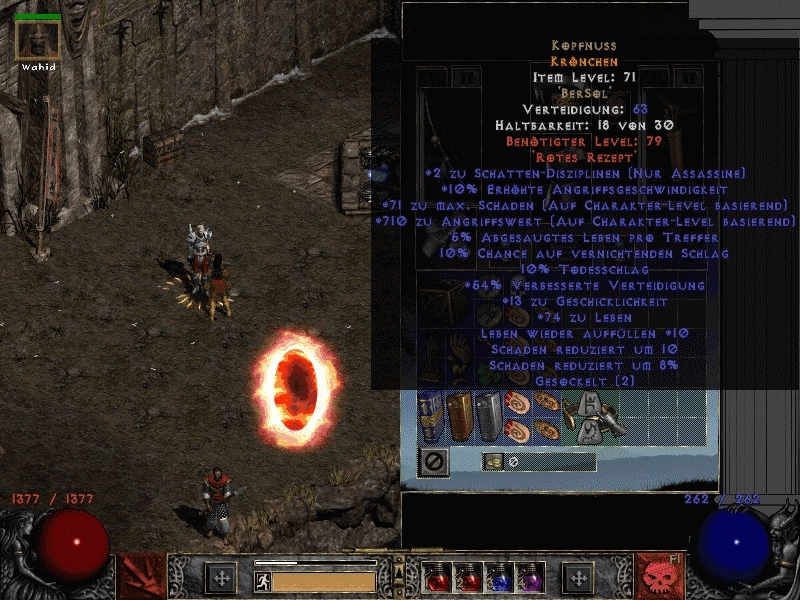Use the blue mana potion in belt
The image size is (800, 600).
click(x=497, y=578)
